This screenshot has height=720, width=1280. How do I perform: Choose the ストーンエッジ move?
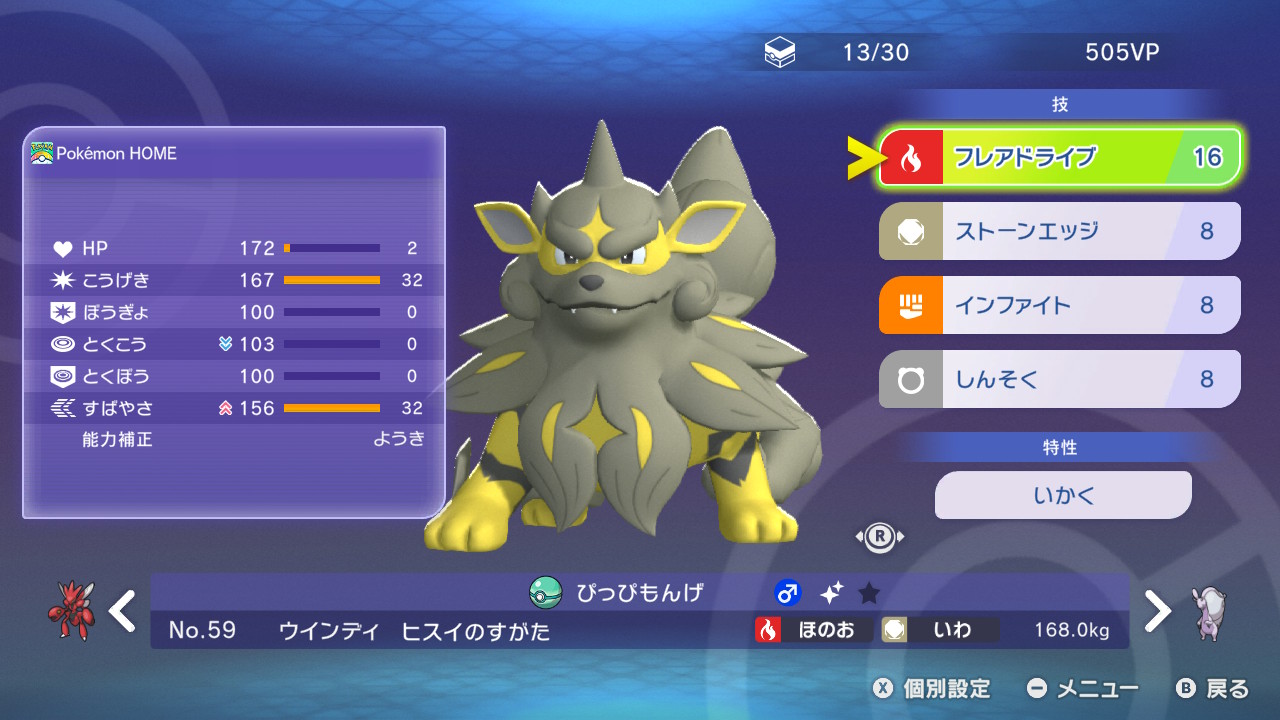(x=1059, y=231)
